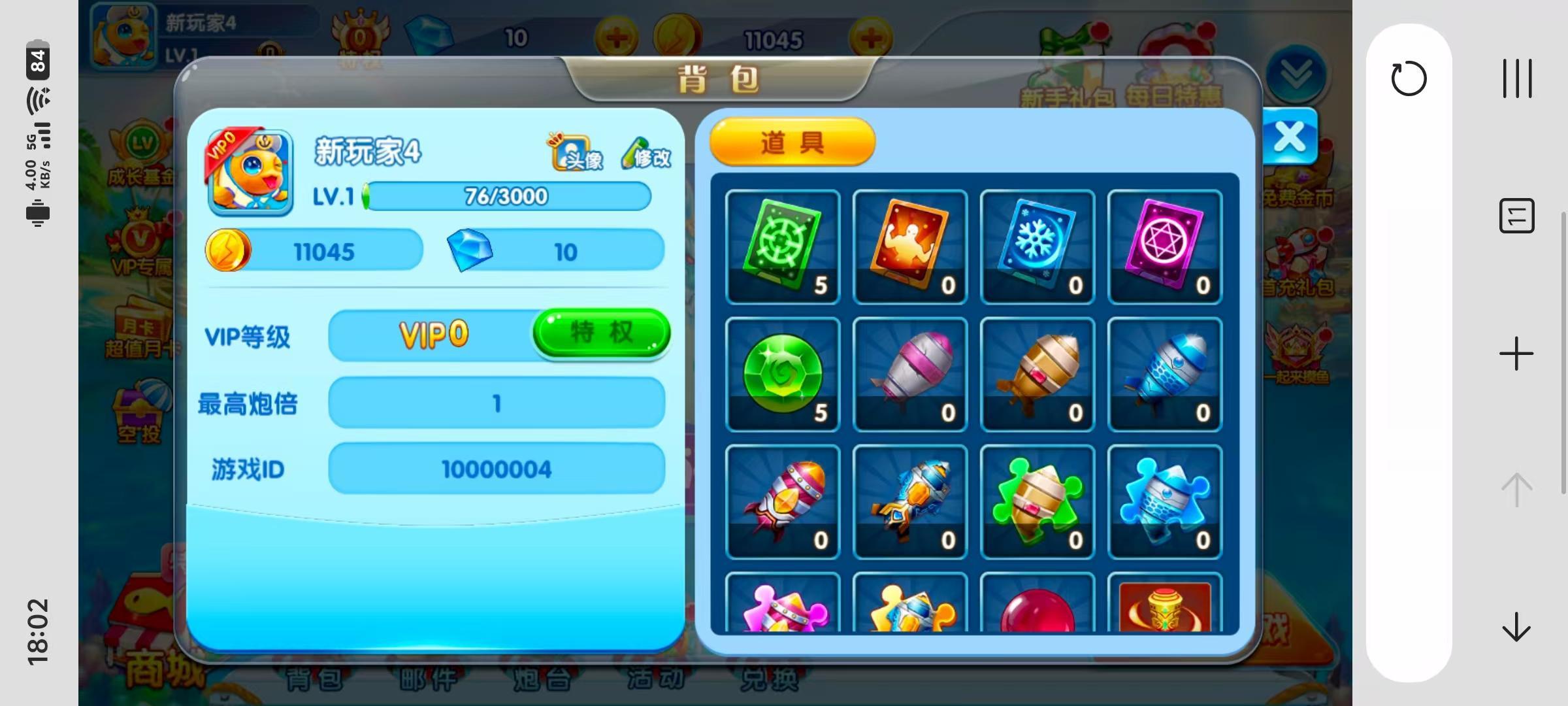
Task: Open the green 特权 privileges button
Action: 601,333
